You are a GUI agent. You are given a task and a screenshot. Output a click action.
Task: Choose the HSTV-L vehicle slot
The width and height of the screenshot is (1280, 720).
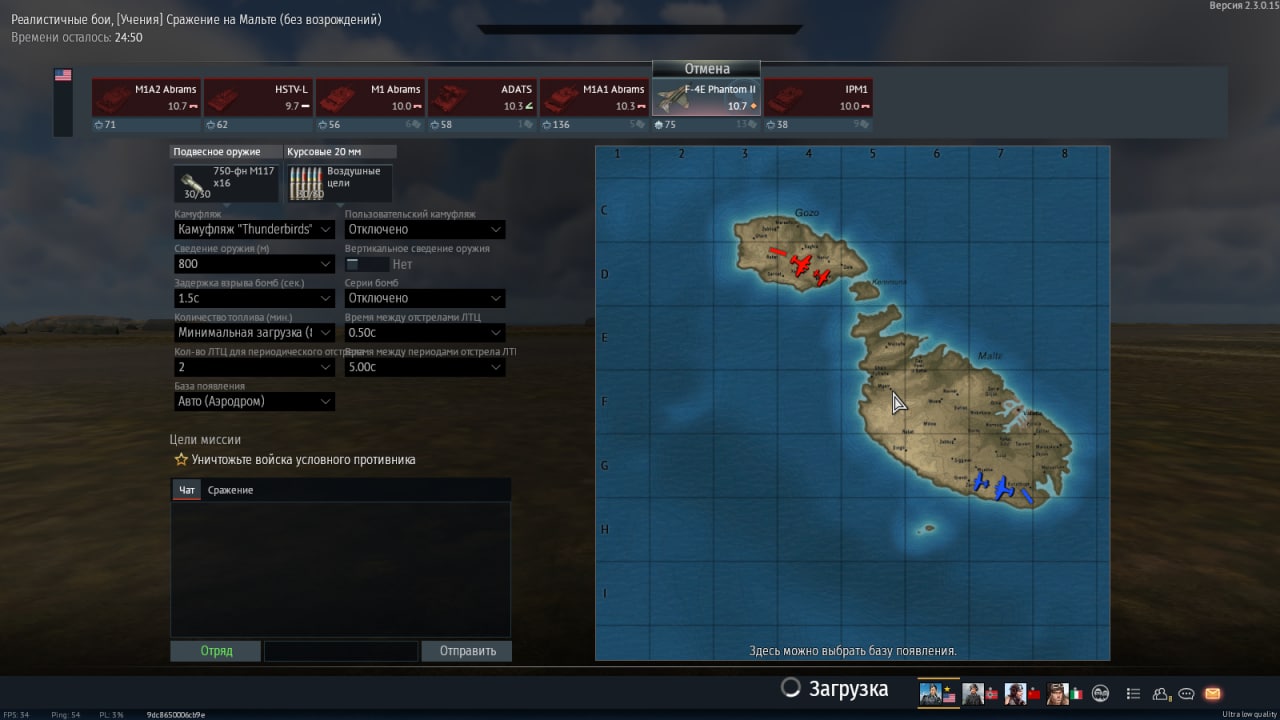click(x=258, y=98)
